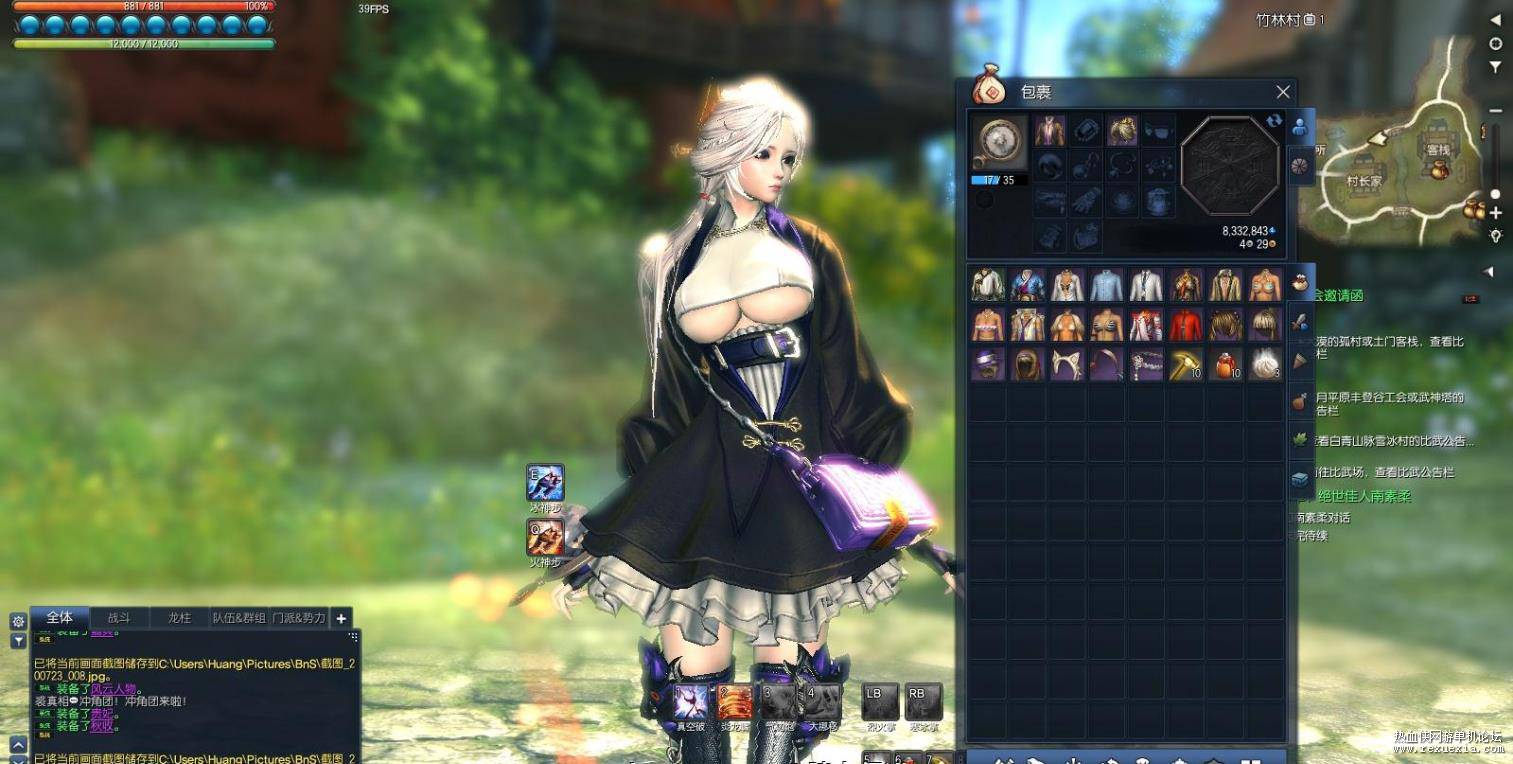This screenshot has width=1513, height=764.
Task: Select the blue-and-pink robe costume in the bag
Action: [x=1028, y=285]
